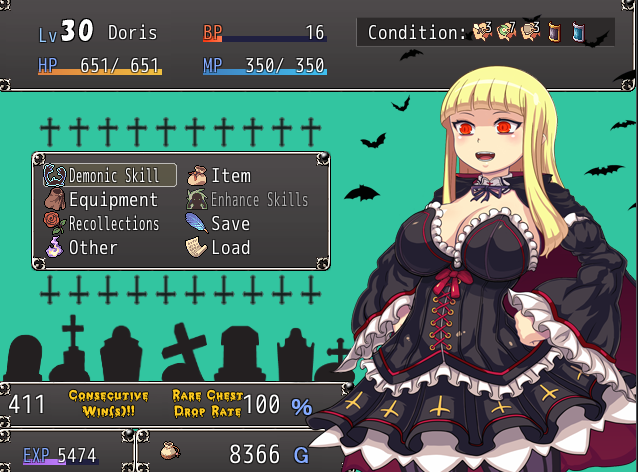Open Recollections from the menu
638x472 pixels.
pos(111,224)
